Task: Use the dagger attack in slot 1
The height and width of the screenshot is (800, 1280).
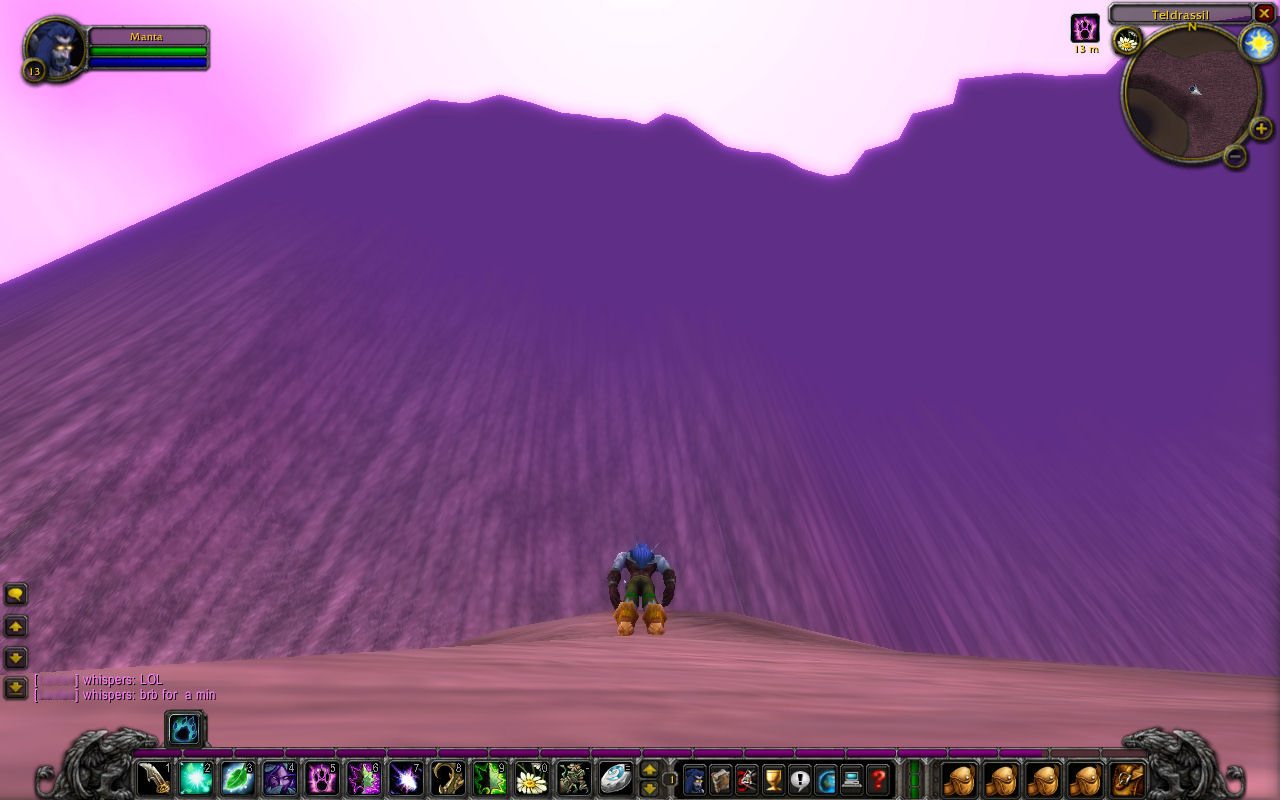Action: tap(154, 778)
